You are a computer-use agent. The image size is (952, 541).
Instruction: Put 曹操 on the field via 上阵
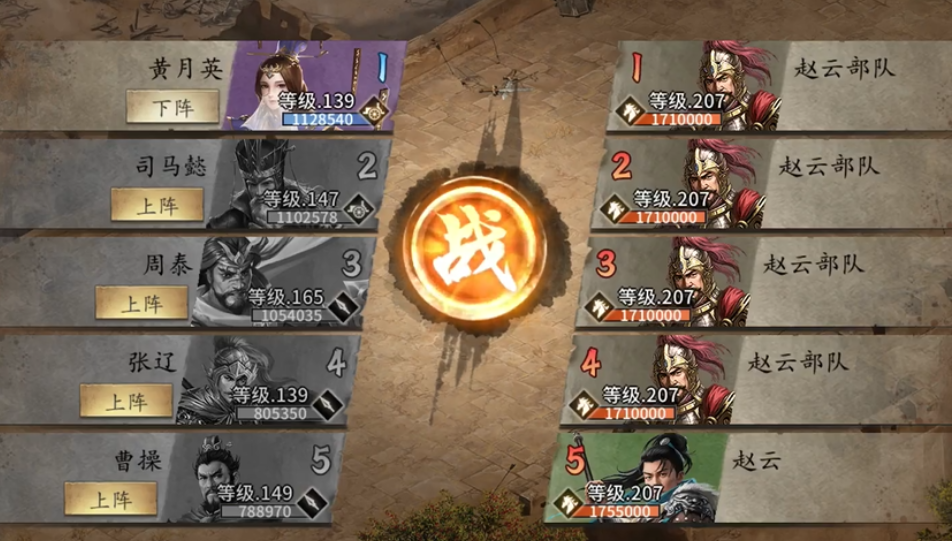point(110,498)
